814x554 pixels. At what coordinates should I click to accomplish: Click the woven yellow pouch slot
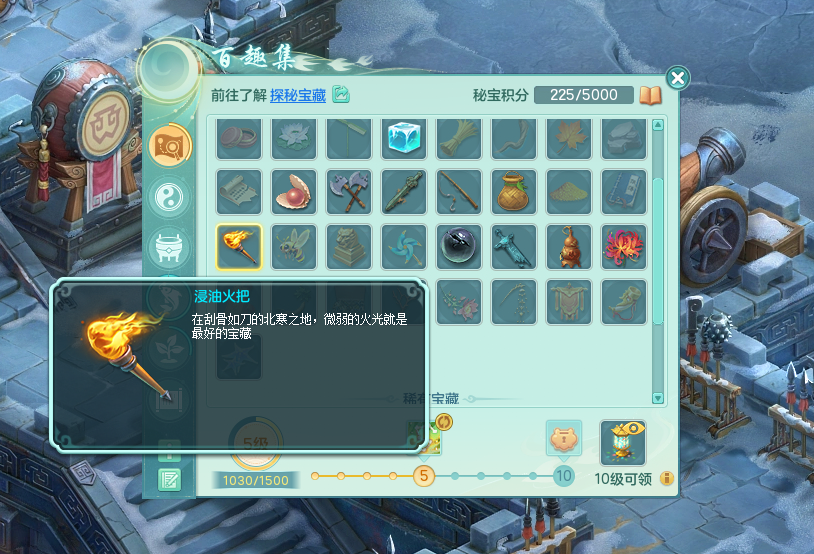tap(514, 191)
